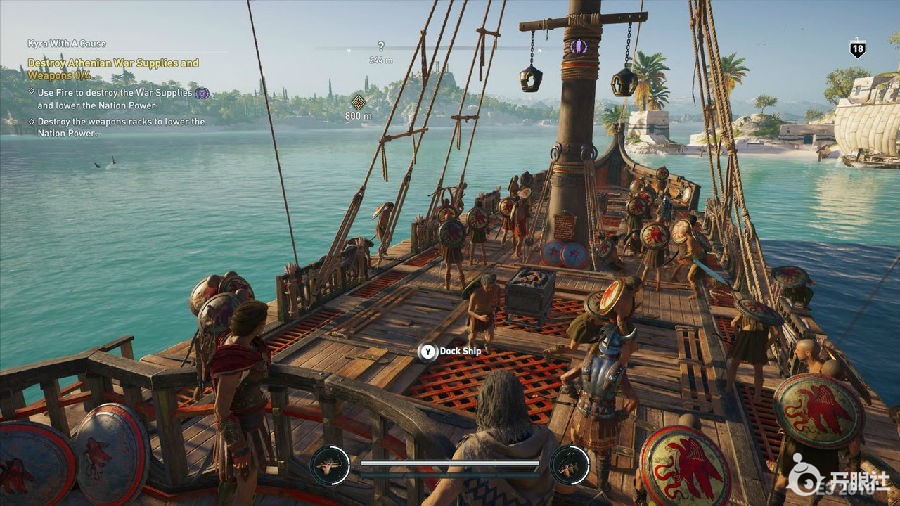Activate the left ship arrow volley ability
The image size is (900, 506).
329,465
